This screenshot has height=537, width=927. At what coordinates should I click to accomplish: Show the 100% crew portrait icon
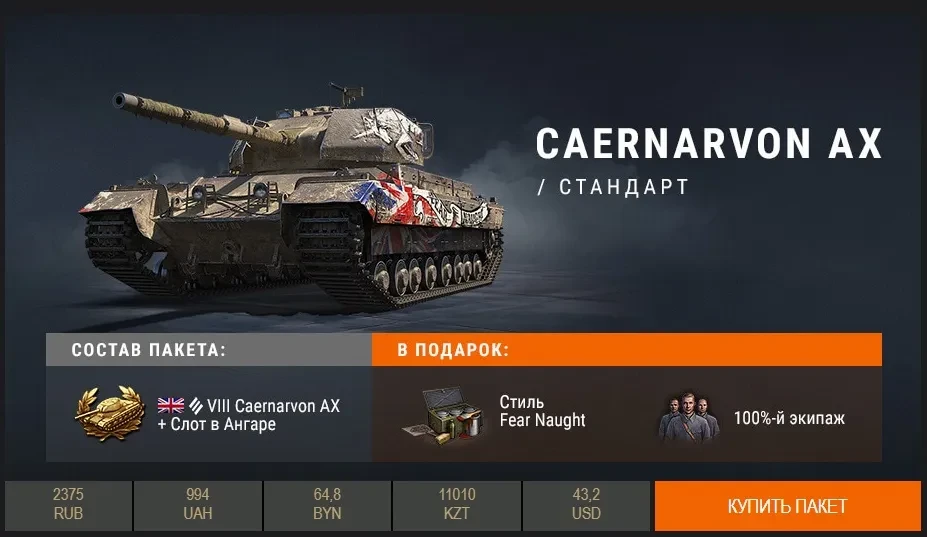[x=689, y=416]
